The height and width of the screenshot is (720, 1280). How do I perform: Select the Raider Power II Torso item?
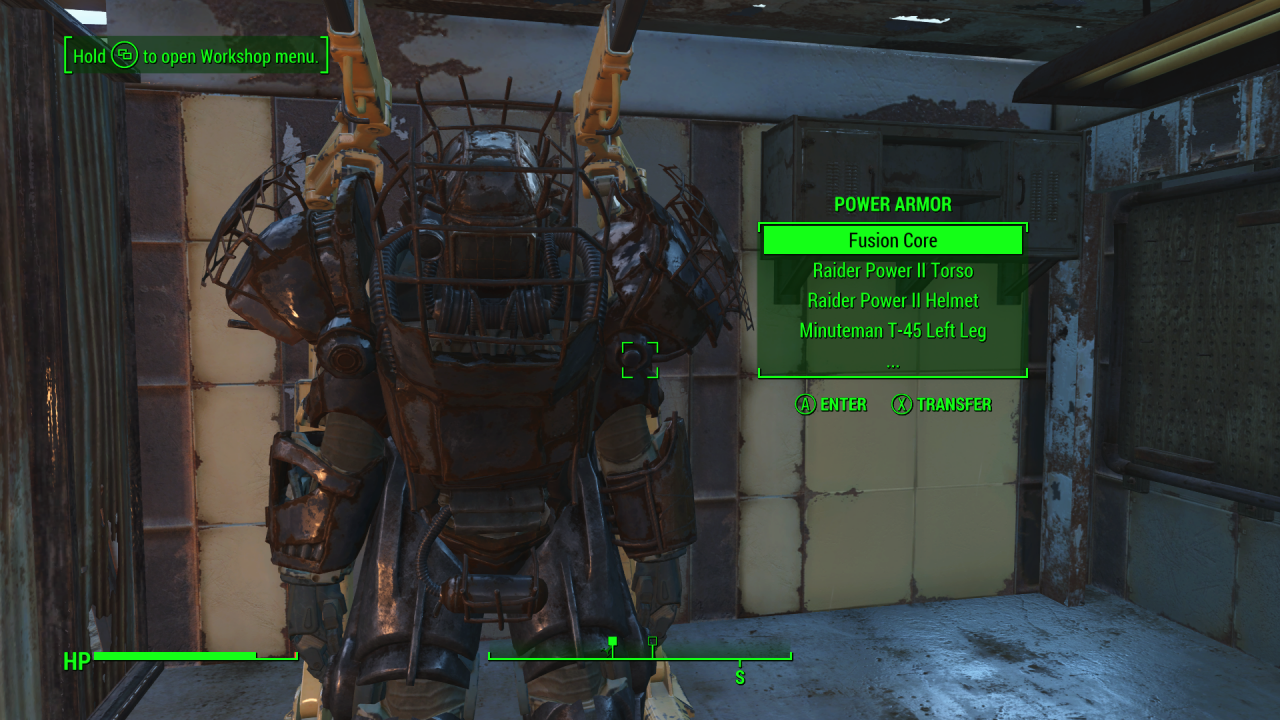click(893, 270)
